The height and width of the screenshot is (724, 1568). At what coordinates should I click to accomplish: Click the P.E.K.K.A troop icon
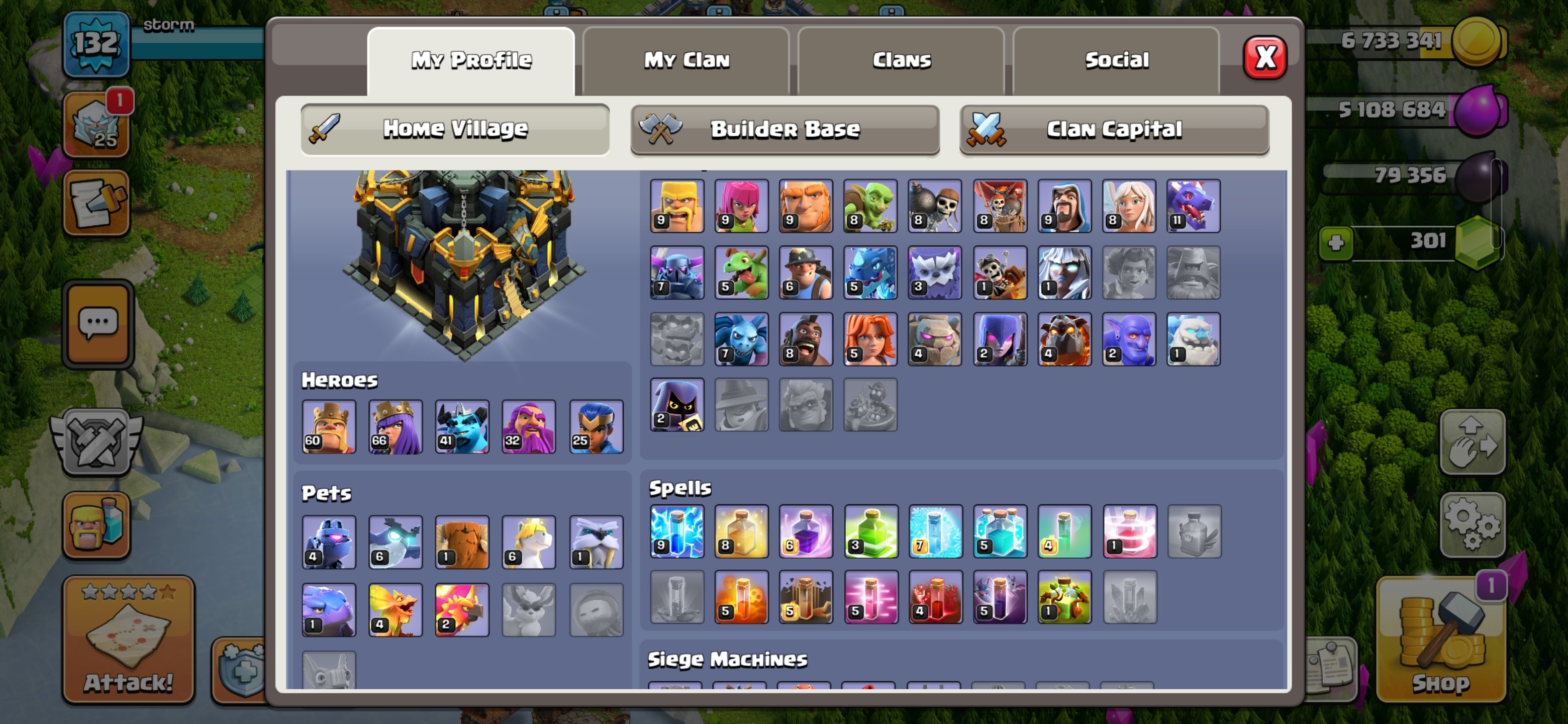click(x=677, y=272)
